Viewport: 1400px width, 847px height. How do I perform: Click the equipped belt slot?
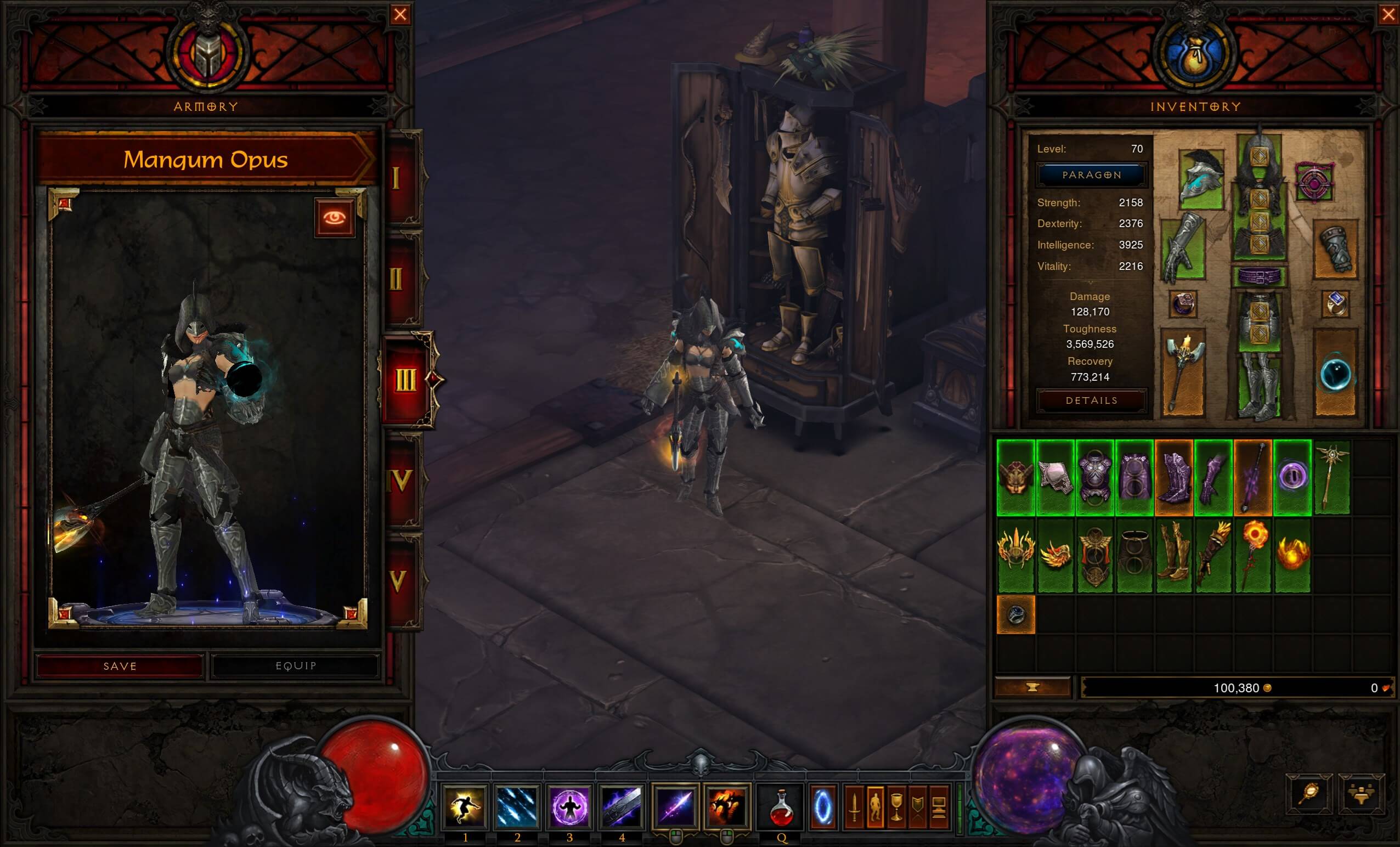tap(1259, 277)
